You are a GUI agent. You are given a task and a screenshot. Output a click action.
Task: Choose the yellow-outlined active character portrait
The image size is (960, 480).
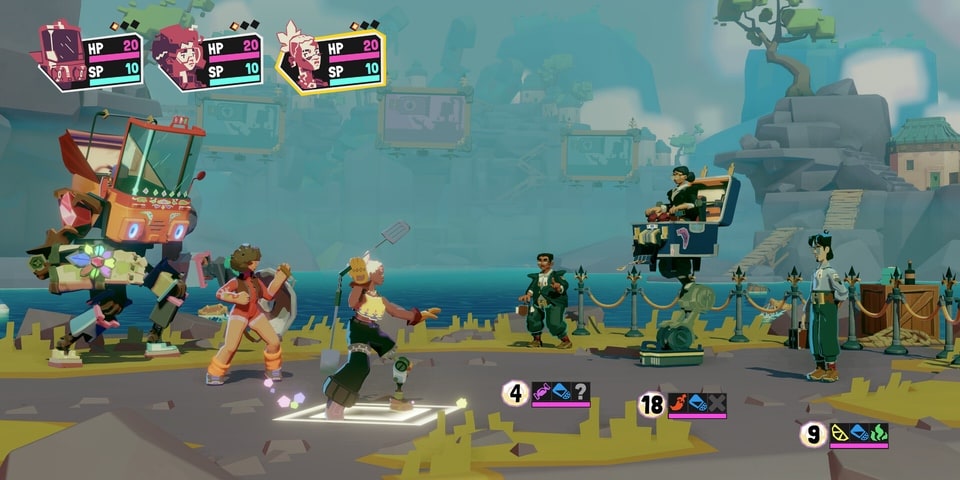(x=303, y=58)
